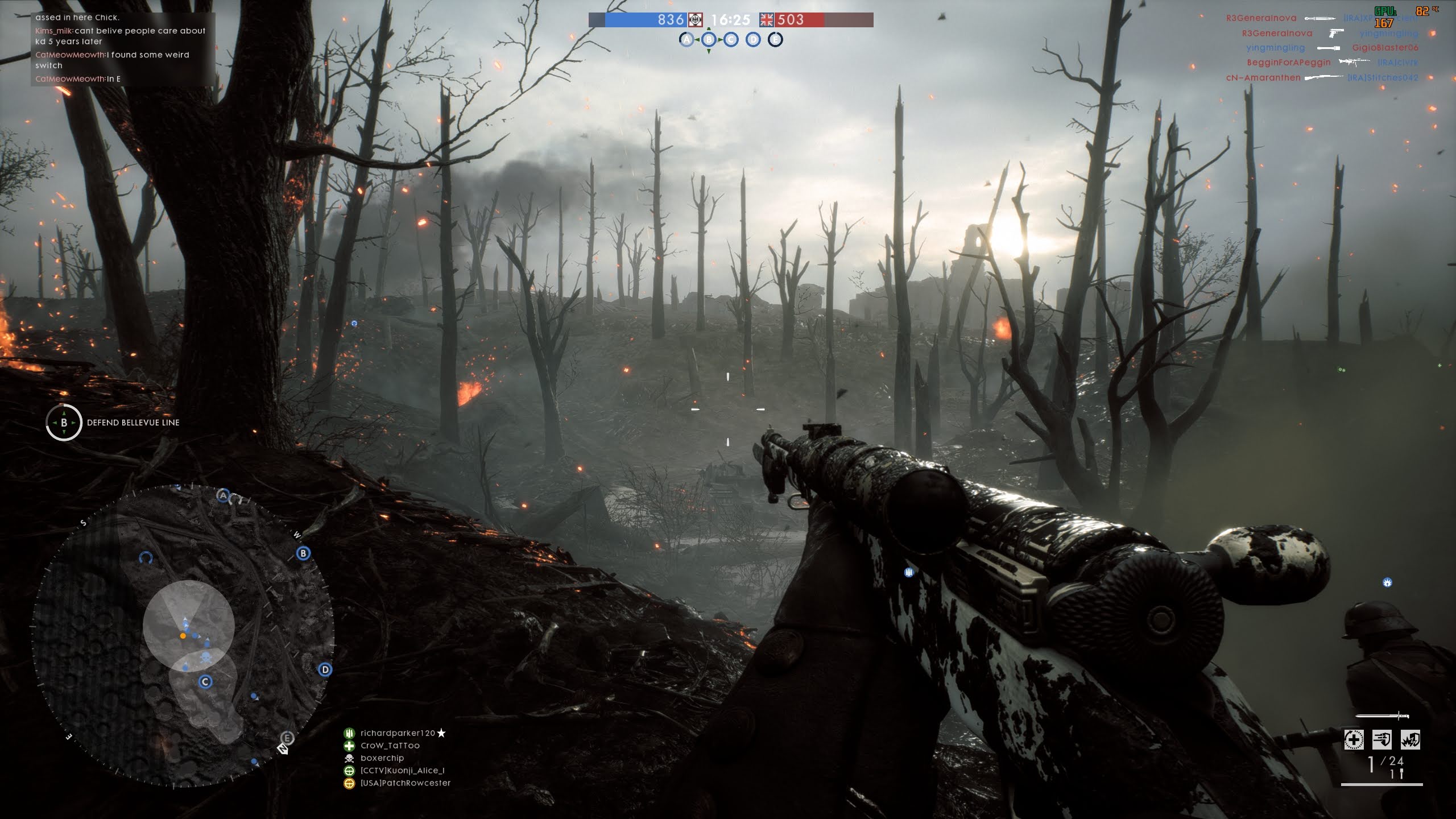Image resolution: width=1456 pixels, height=819 pixels.
Task: Select [USA]PatchRowcester in the squad list
Action: [405, 783]
